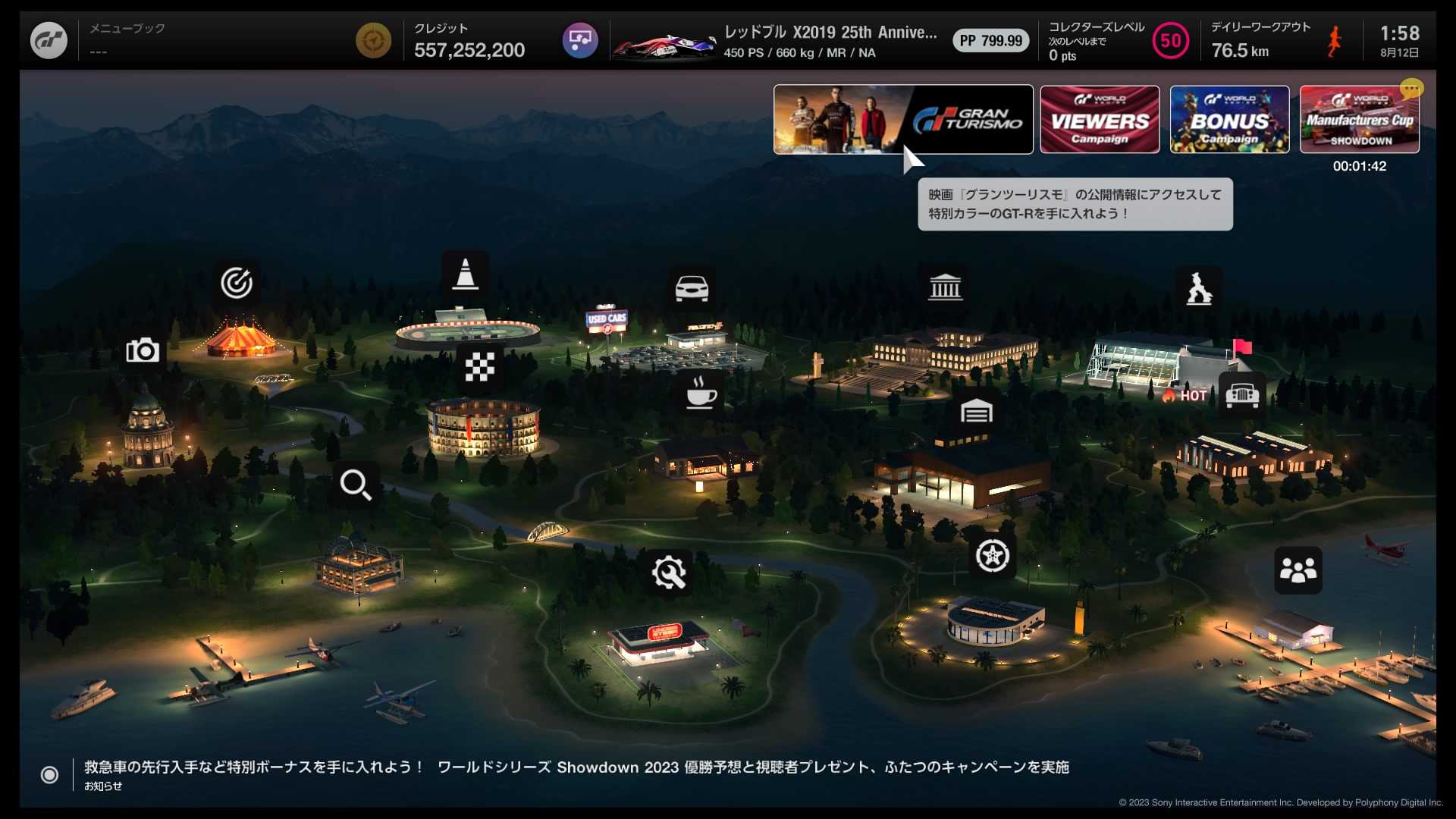Select the GT Auto wheel icon
Viewport: 1456px width, 819px height.
coord(992,556)
